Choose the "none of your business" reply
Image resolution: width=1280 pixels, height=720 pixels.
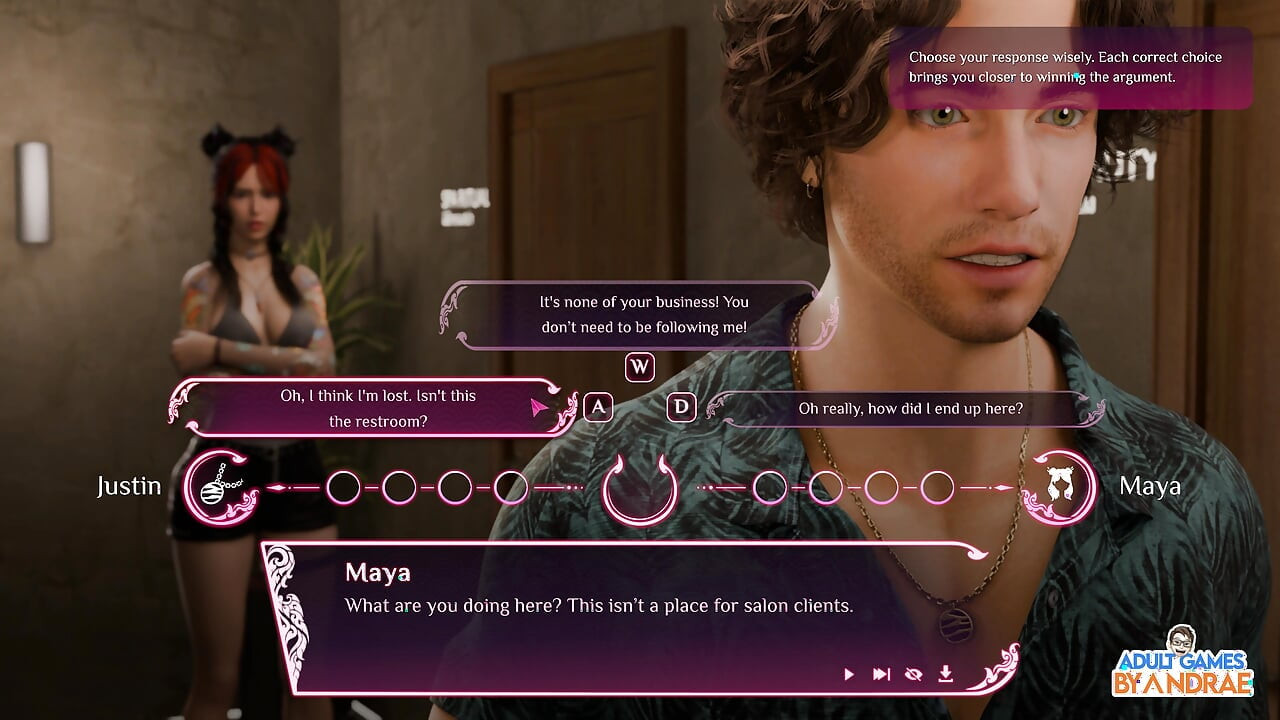tap(643, 314)
